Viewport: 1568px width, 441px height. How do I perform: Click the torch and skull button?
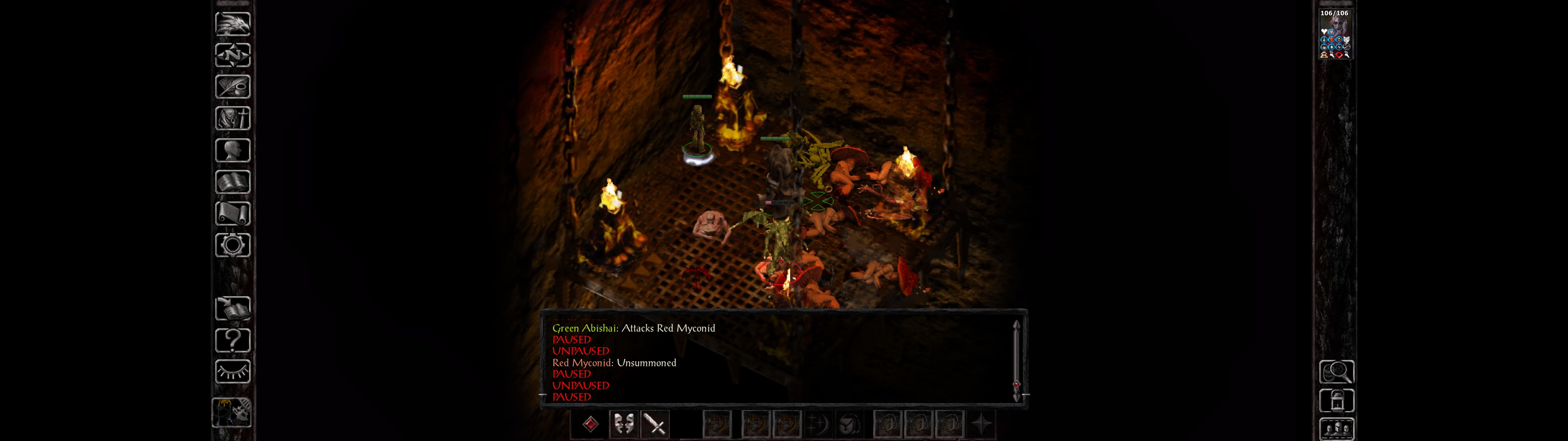click(x=231, y=413)
